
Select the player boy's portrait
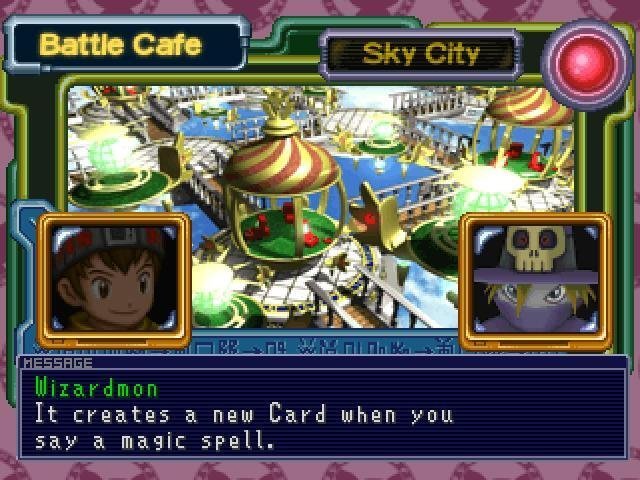coord(112,280)
